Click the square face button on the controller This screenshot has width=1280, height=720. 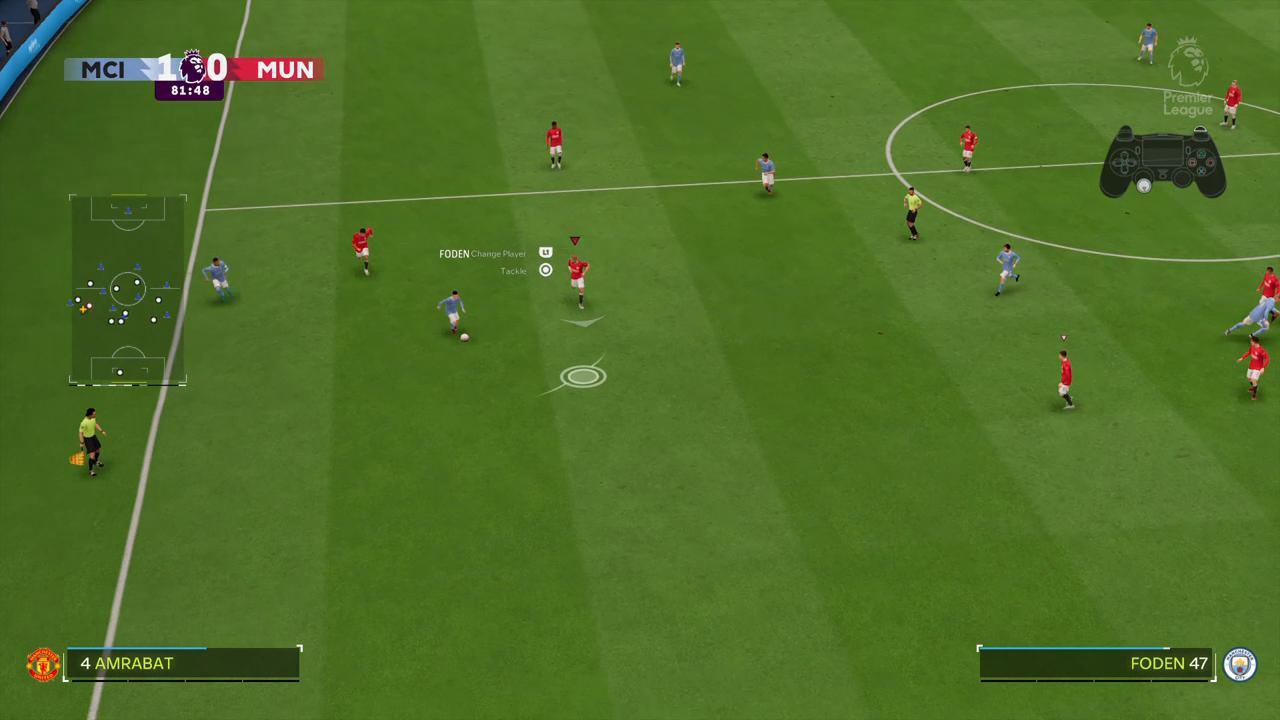pos(1192,162)
